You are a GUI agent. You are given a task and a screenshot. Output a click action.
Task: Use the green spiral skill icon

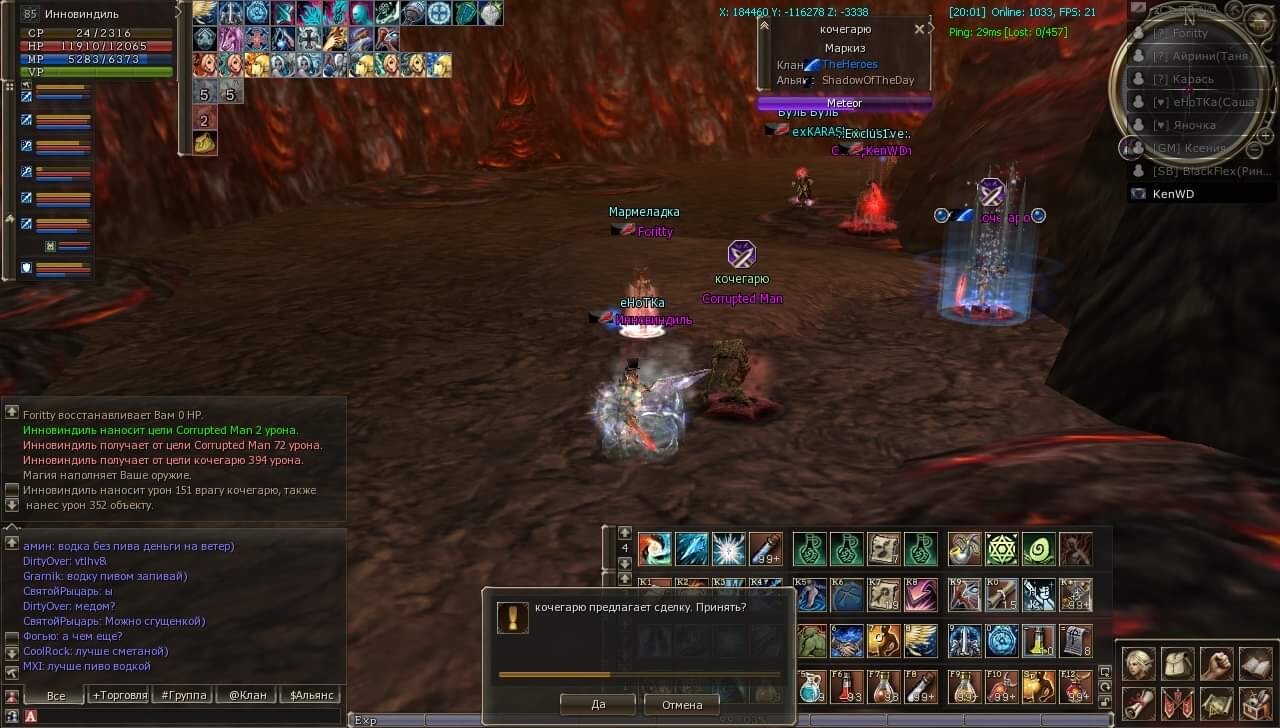[x=1039, y=549]
